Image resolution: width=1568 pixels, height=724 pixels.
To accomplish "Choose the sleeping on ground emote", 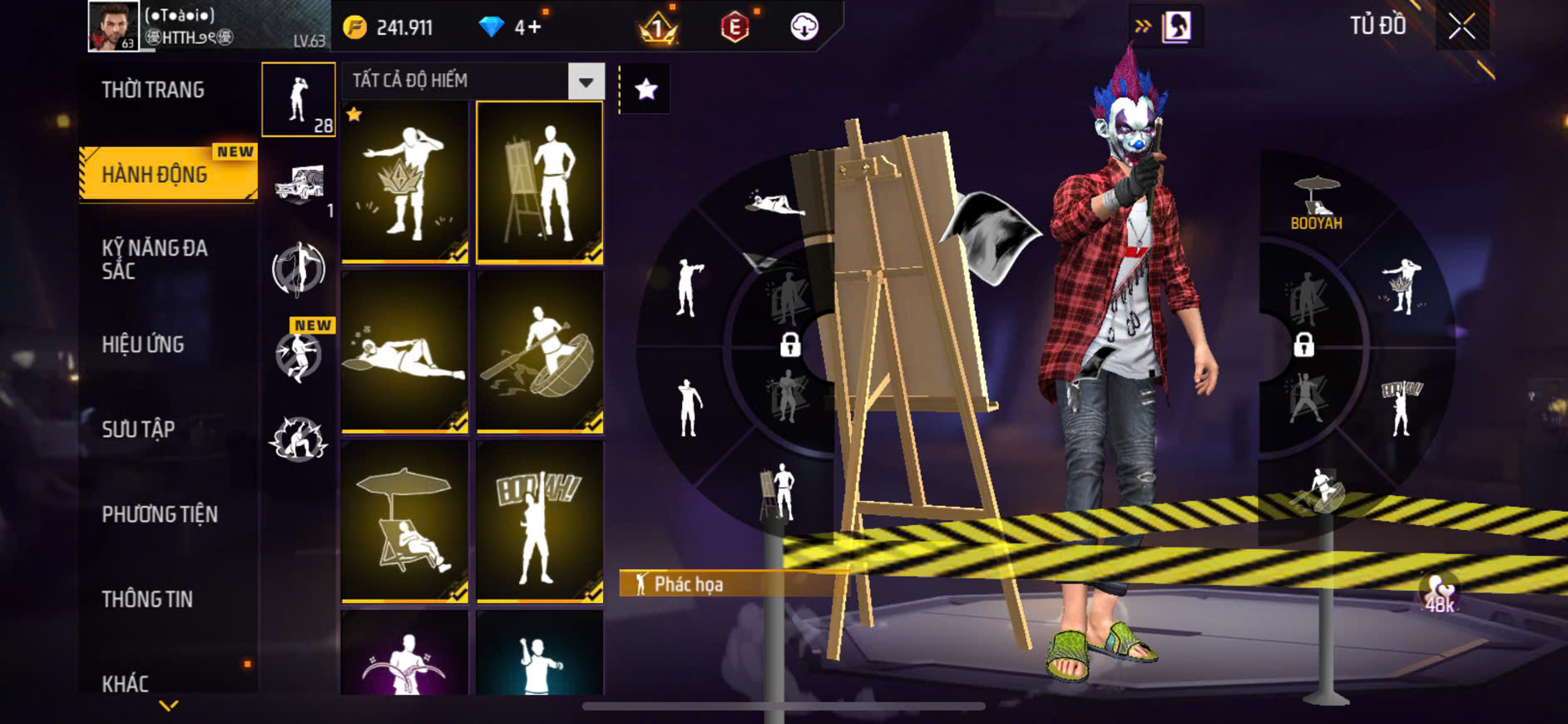I will pyautogui.click(x=405, y=352).
